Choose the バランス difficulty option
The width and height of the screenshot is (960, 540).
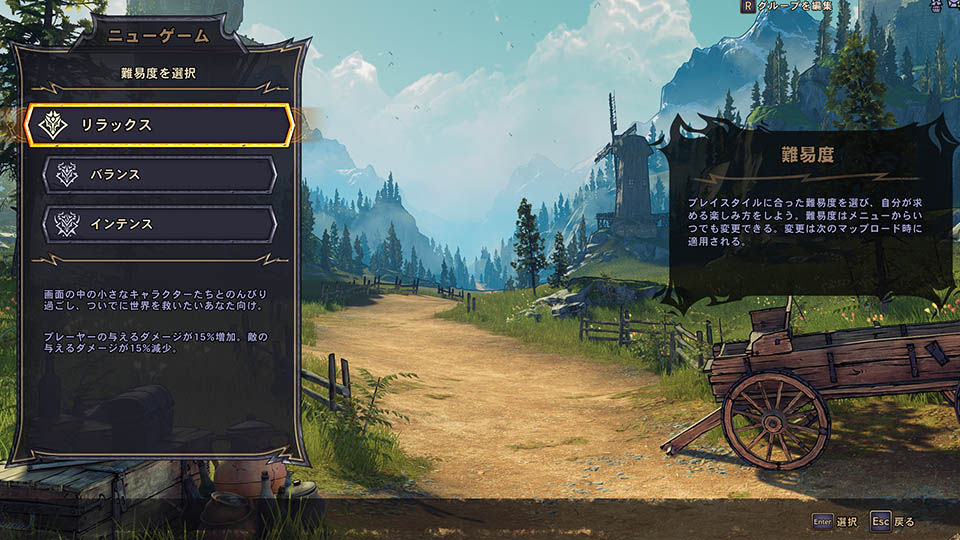pyautogui.click(x=160, y=175)
